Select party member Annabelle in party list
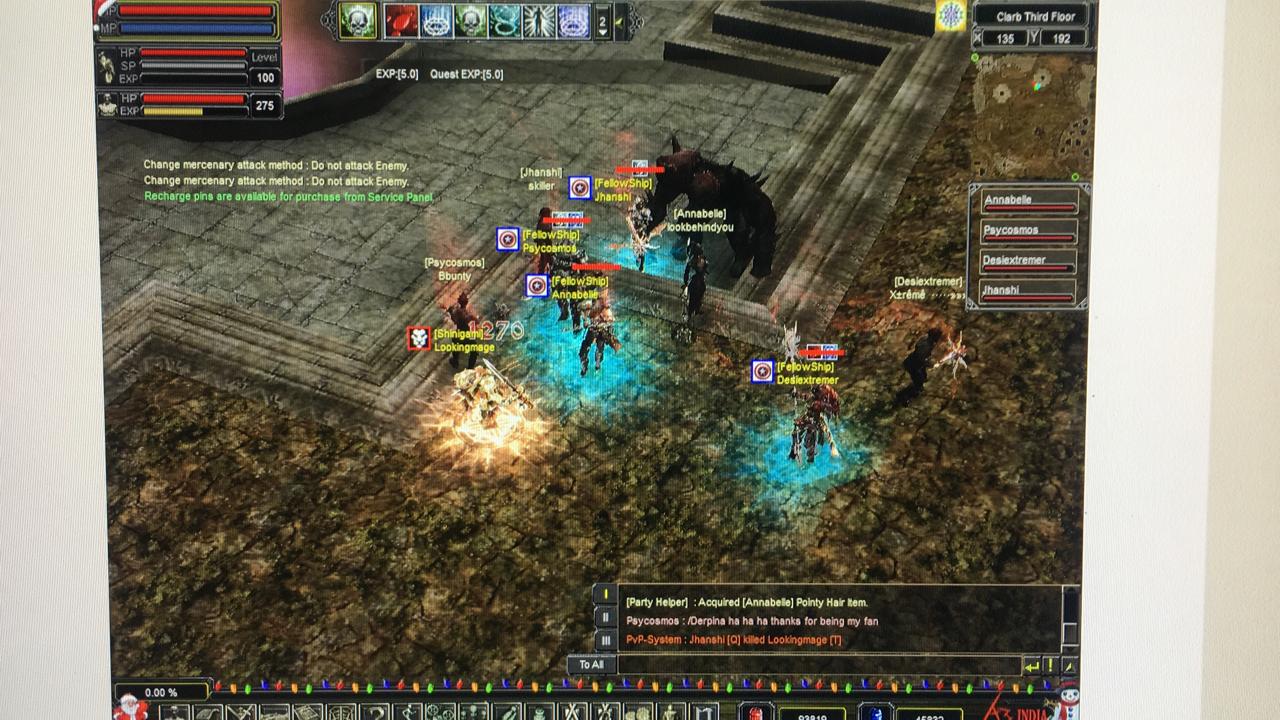Viewport: 1280px width, 720px height. 1028,201
